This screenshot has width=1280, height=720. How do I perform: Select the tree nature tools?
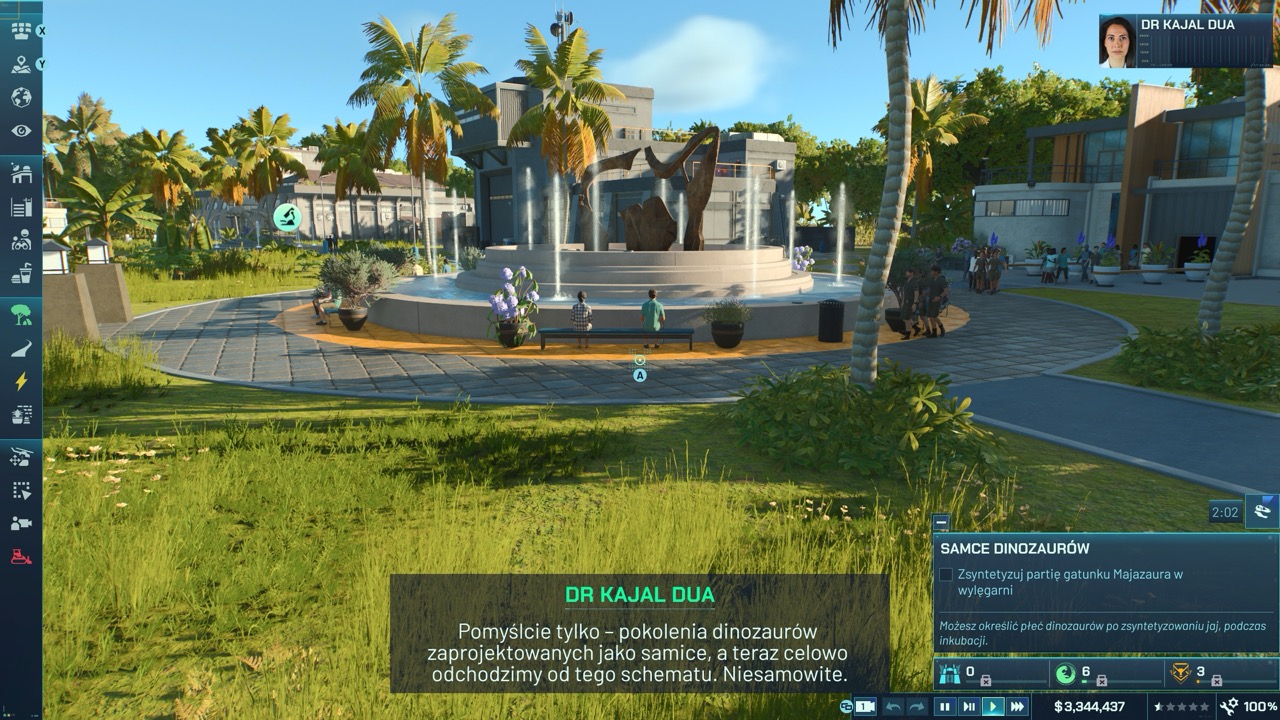21,315
